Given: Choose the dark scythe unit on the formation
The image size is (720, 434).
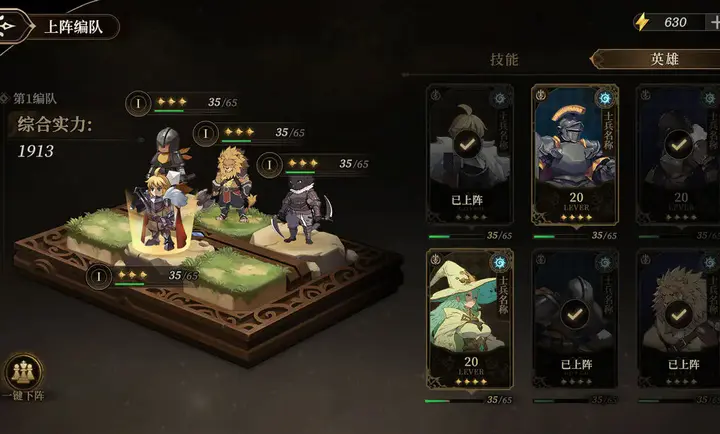Looking at the screenshot, I should coord(298,208).
